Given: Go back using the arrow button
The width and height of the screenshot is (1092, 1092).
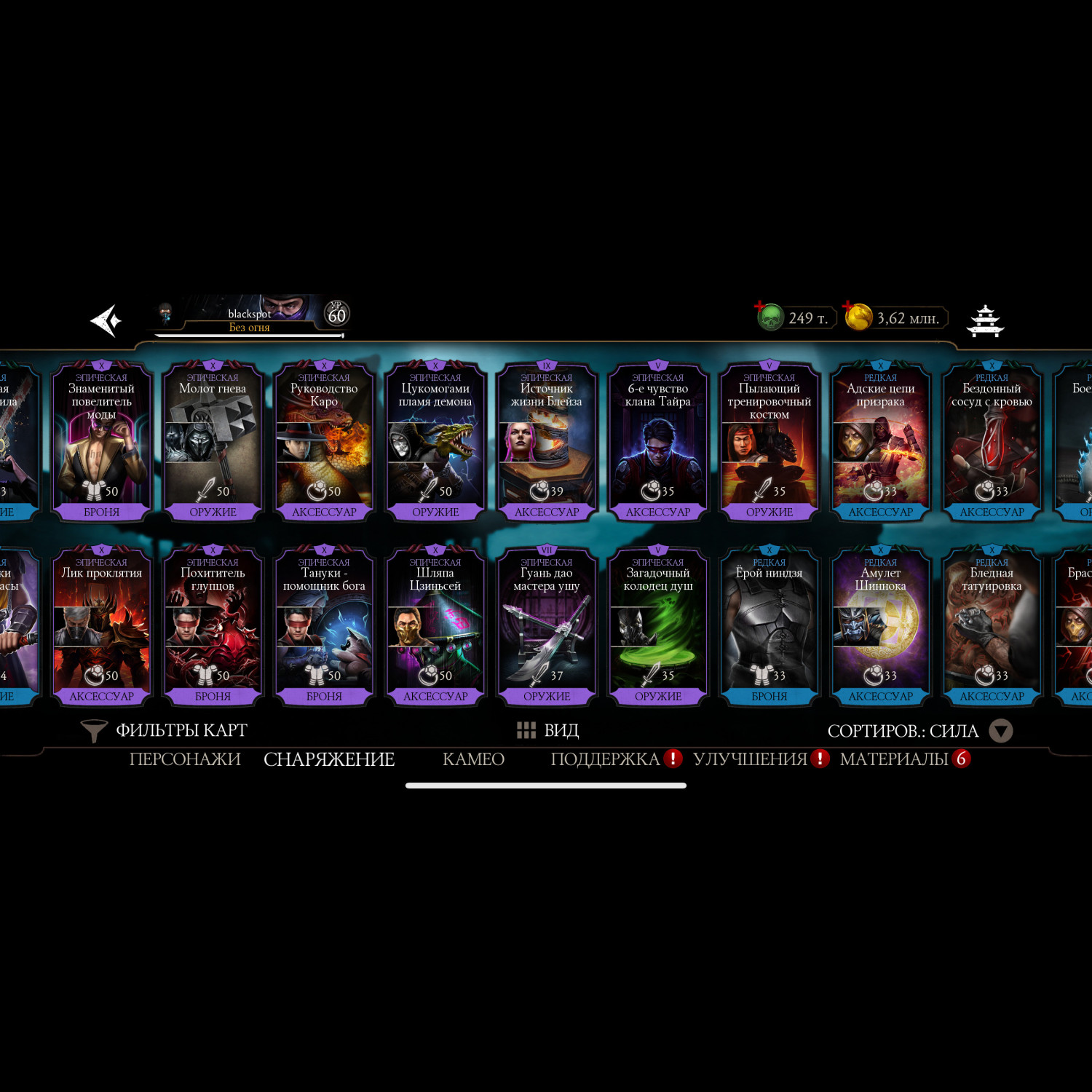Looking at the screenshot, I should coord(106,320).
